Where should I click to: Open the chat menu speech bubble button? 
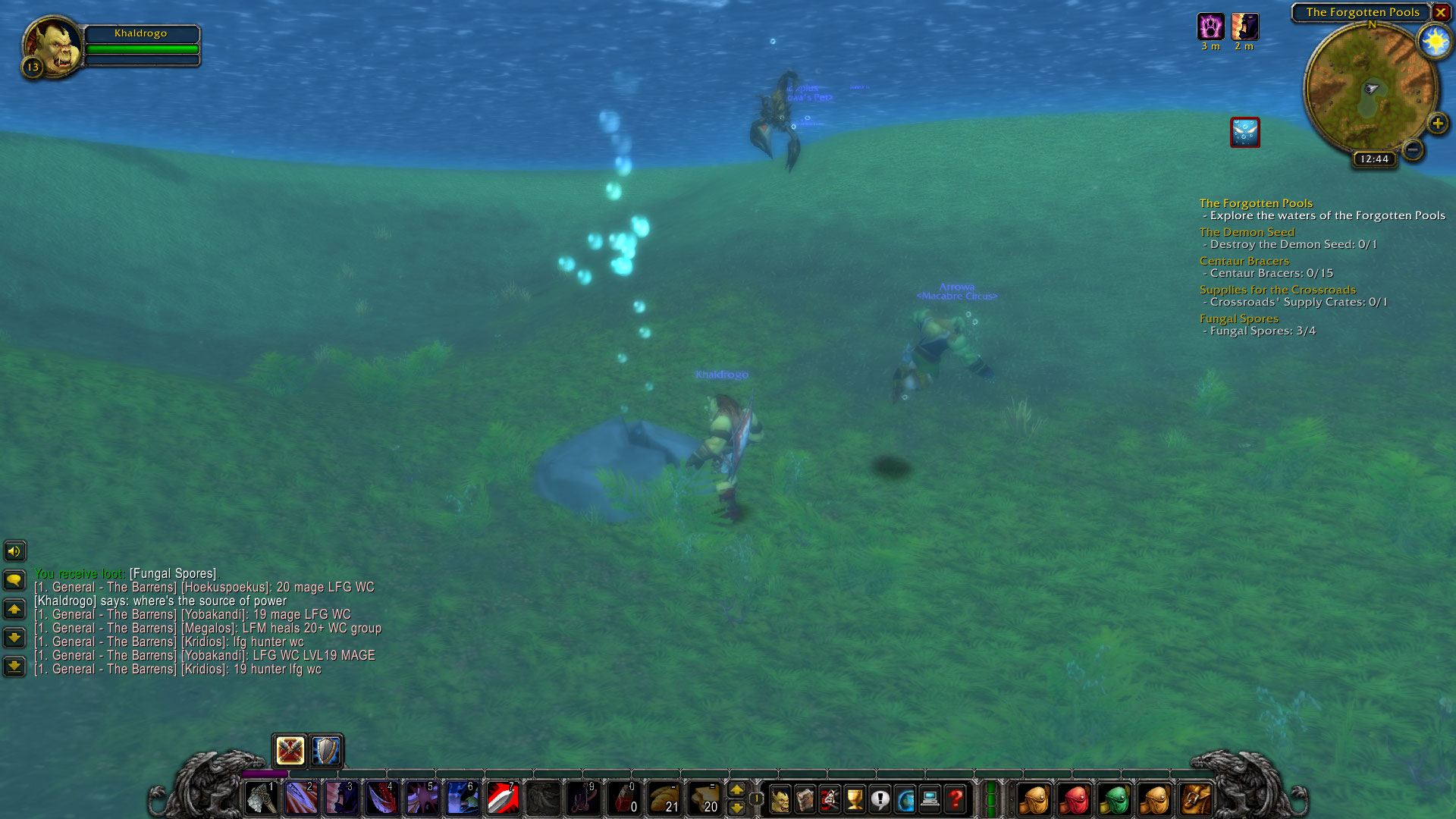pyautogui.click(x=14, y=581)
